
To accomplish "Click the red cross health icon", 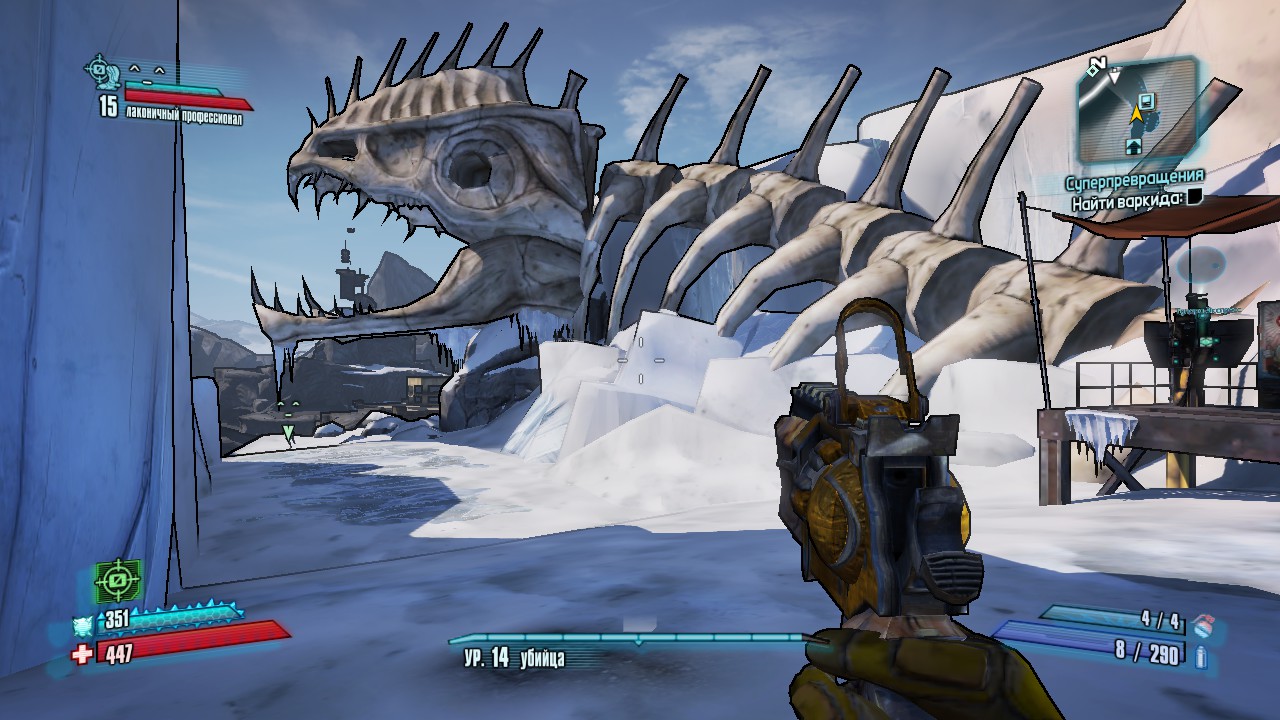I will point(82,653).
